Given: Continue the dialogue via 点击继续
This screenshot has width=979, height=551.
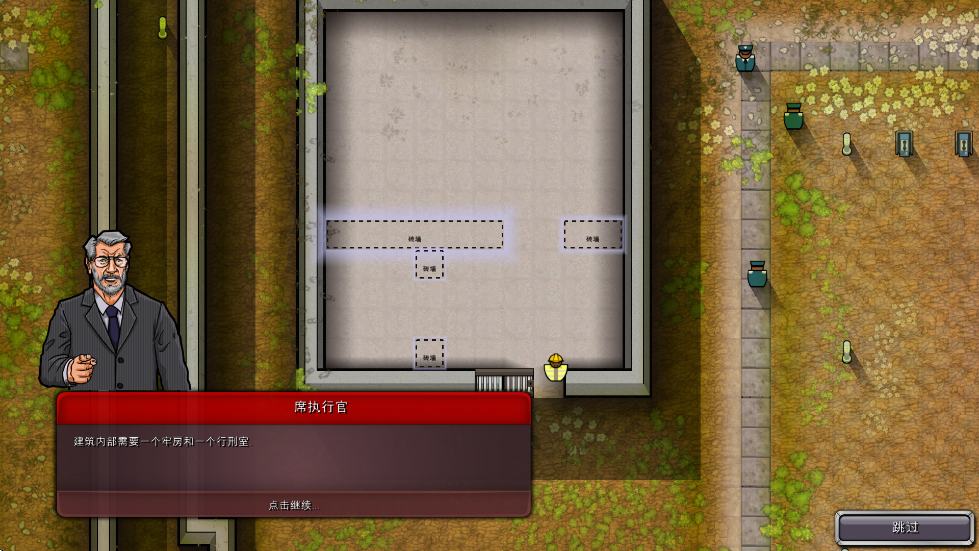Looking at the screenshot, I should coord(293,505).
